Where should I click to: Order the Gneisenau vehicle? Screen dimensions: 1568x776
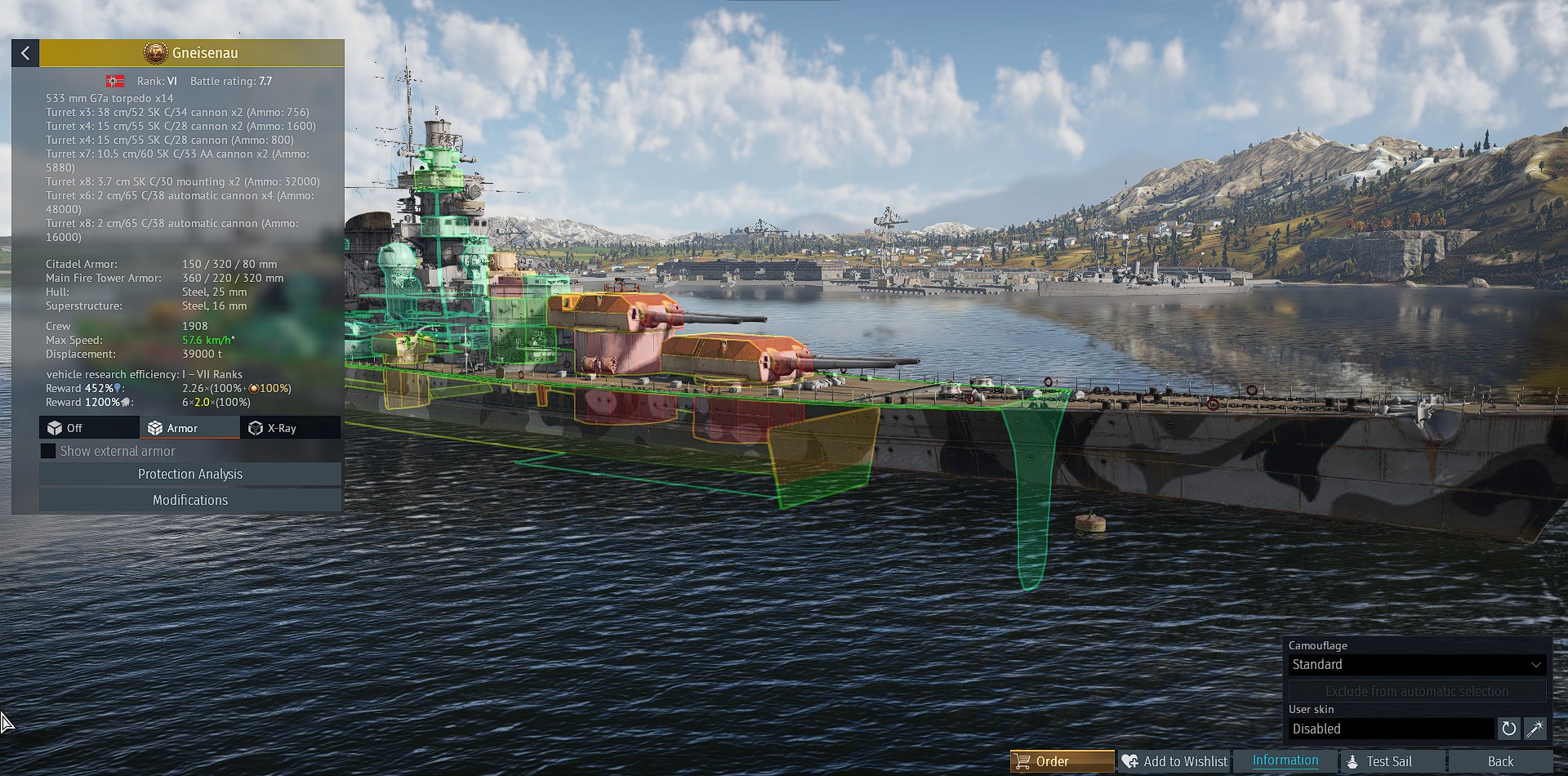(1062, 761)
